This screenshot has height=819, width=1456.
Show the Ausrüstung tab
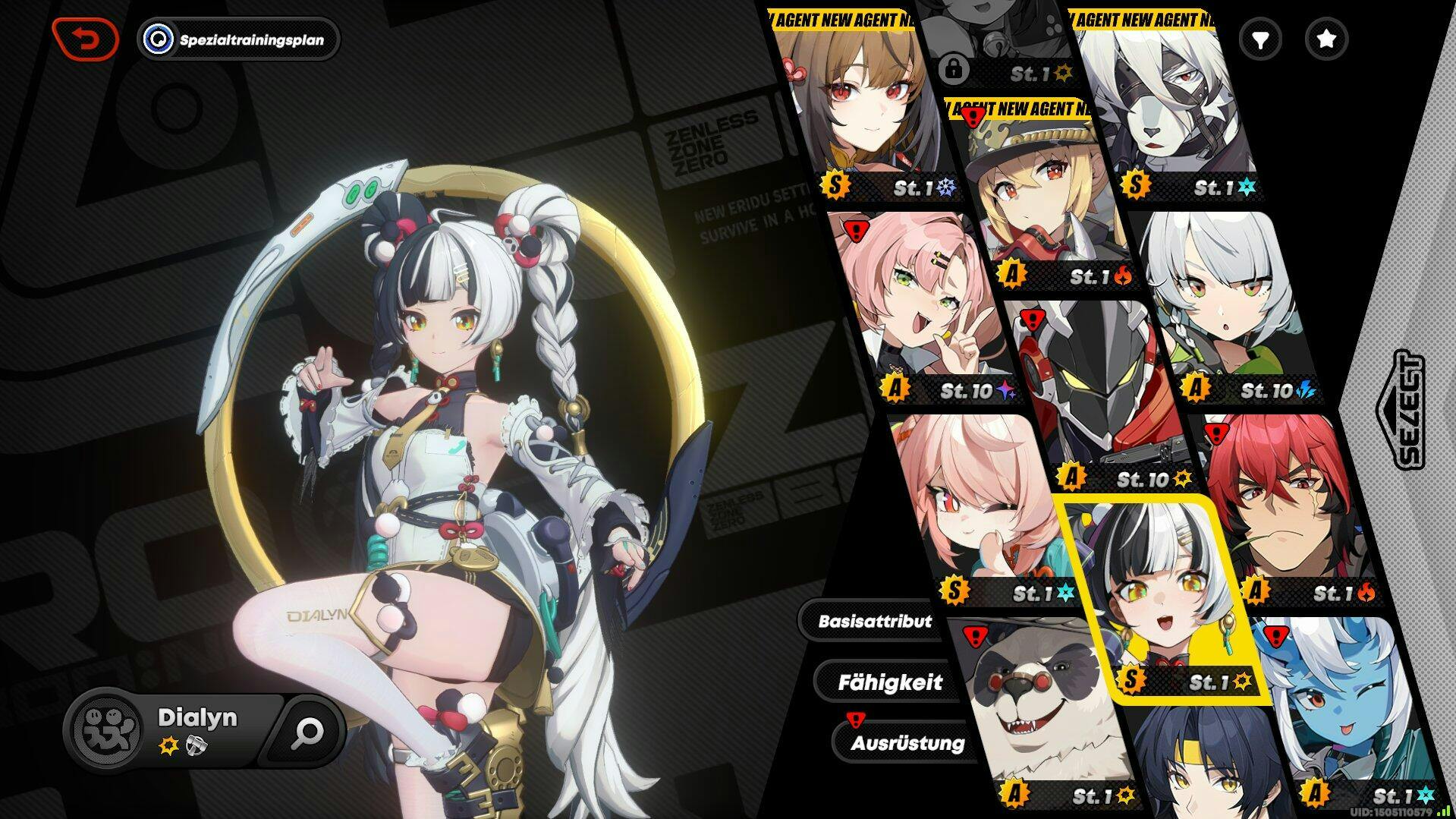907,743
